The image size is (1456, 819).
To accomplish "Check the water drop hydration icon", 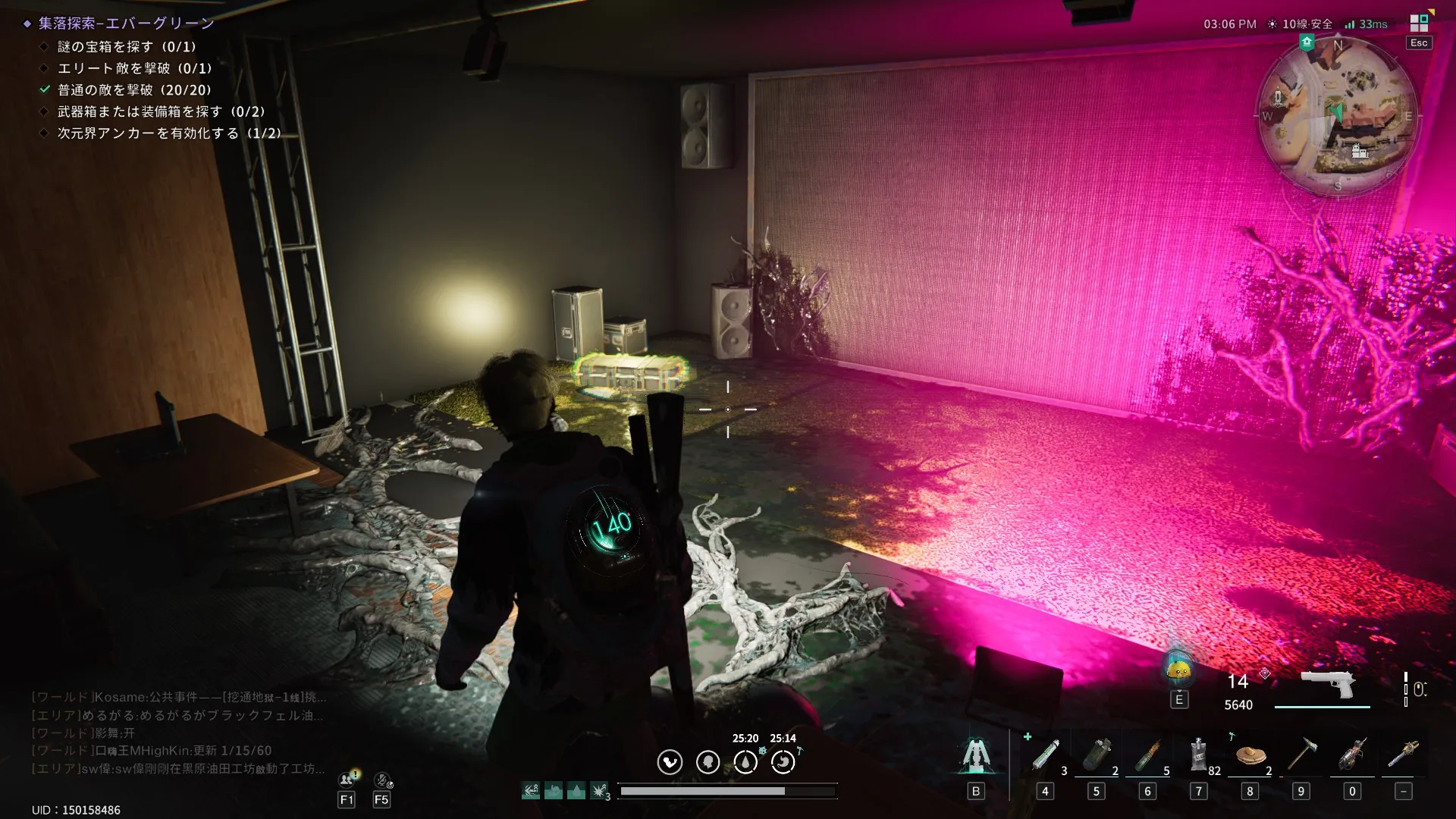I will [x=745, y=761].
